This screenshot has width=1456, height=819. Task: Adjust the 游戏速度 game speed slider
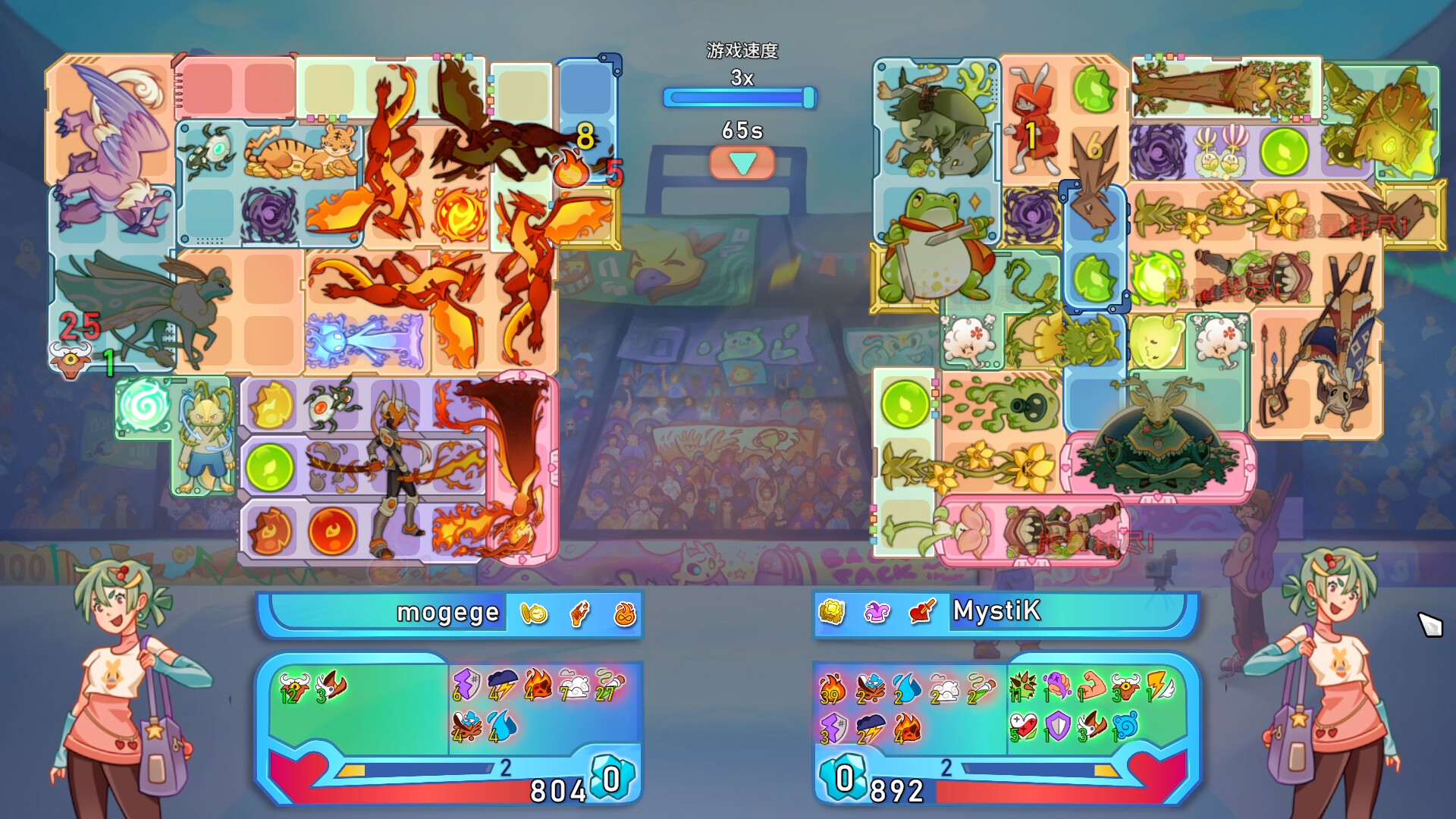tap(739, 96)
